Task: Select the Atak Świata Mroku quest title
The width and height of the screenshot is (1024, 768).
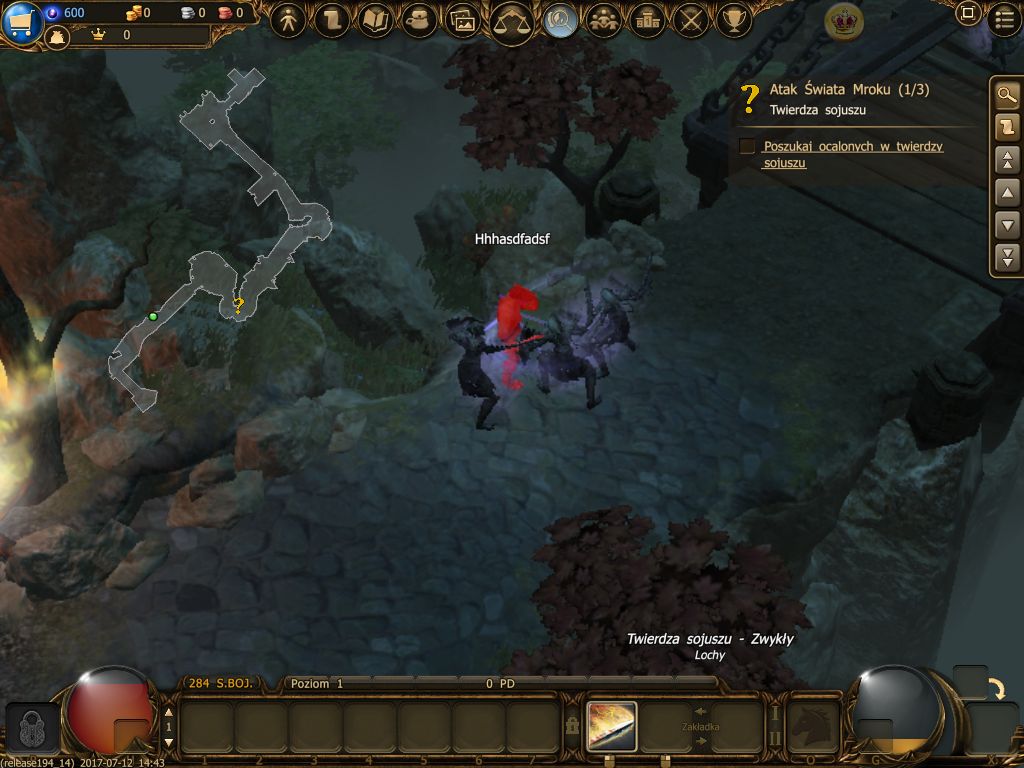Action: [849, 90]
